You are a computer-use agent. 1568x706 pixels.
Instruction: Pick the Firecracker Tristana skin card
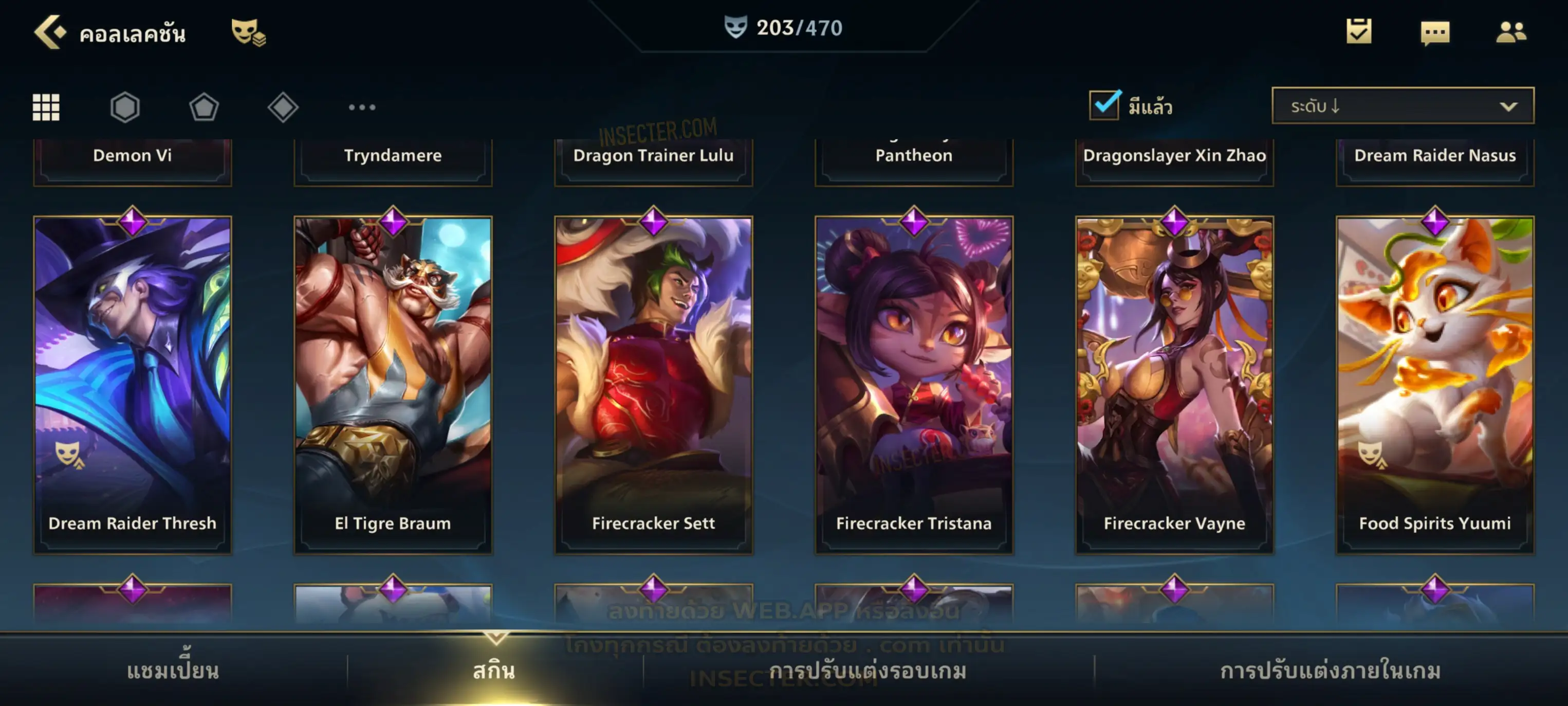pos(914,384)
